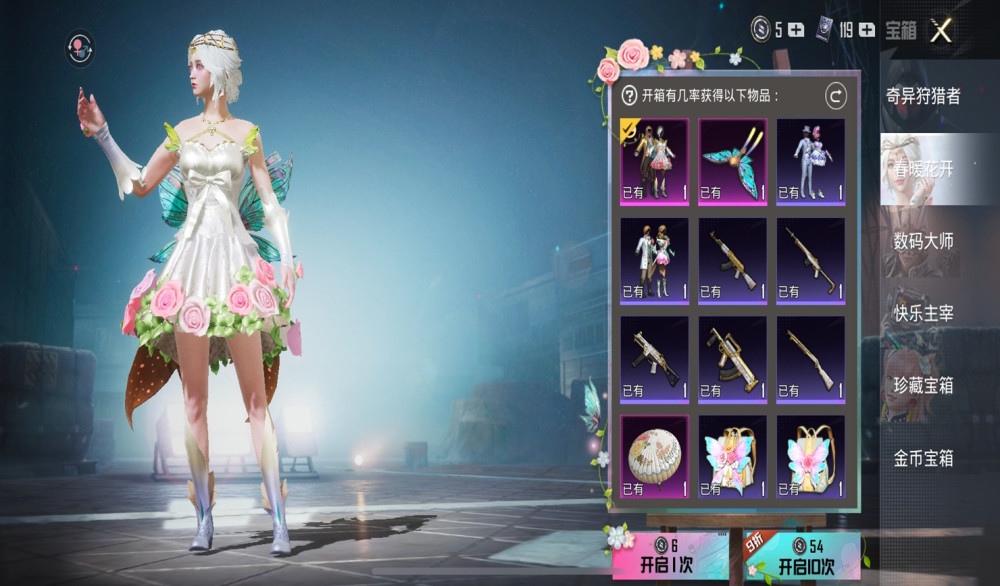Select the couple outfit set reward

(x=655, y=161)
